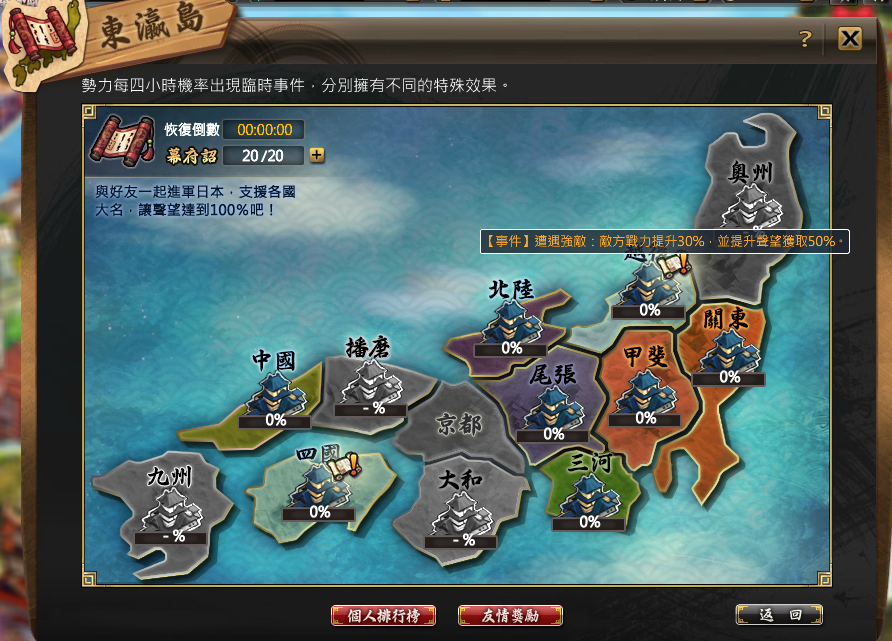Click the 返回 back button
This screenshot has height=641, width=892.
(779, 615)
